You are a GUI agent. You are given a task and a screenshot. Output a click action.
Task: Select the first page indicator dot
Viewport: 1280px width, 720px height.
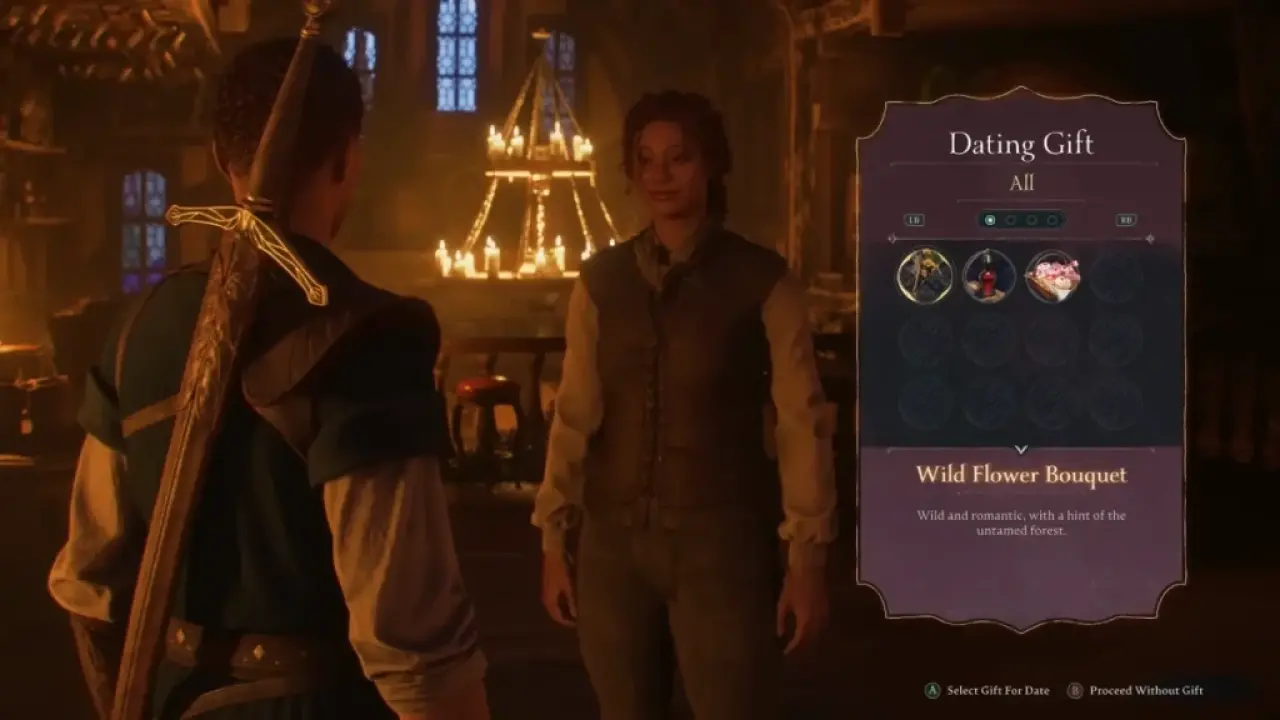[990, 220]
